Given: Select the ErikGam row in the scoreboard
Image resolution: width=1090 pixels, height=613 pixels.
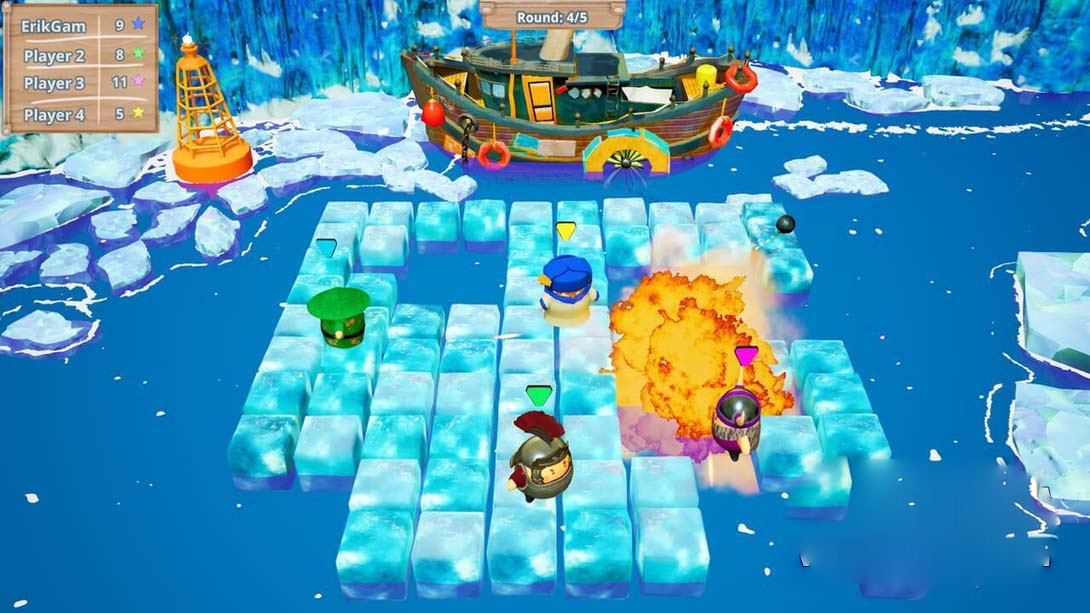Looking at the screenshot, I should (80, 23).
